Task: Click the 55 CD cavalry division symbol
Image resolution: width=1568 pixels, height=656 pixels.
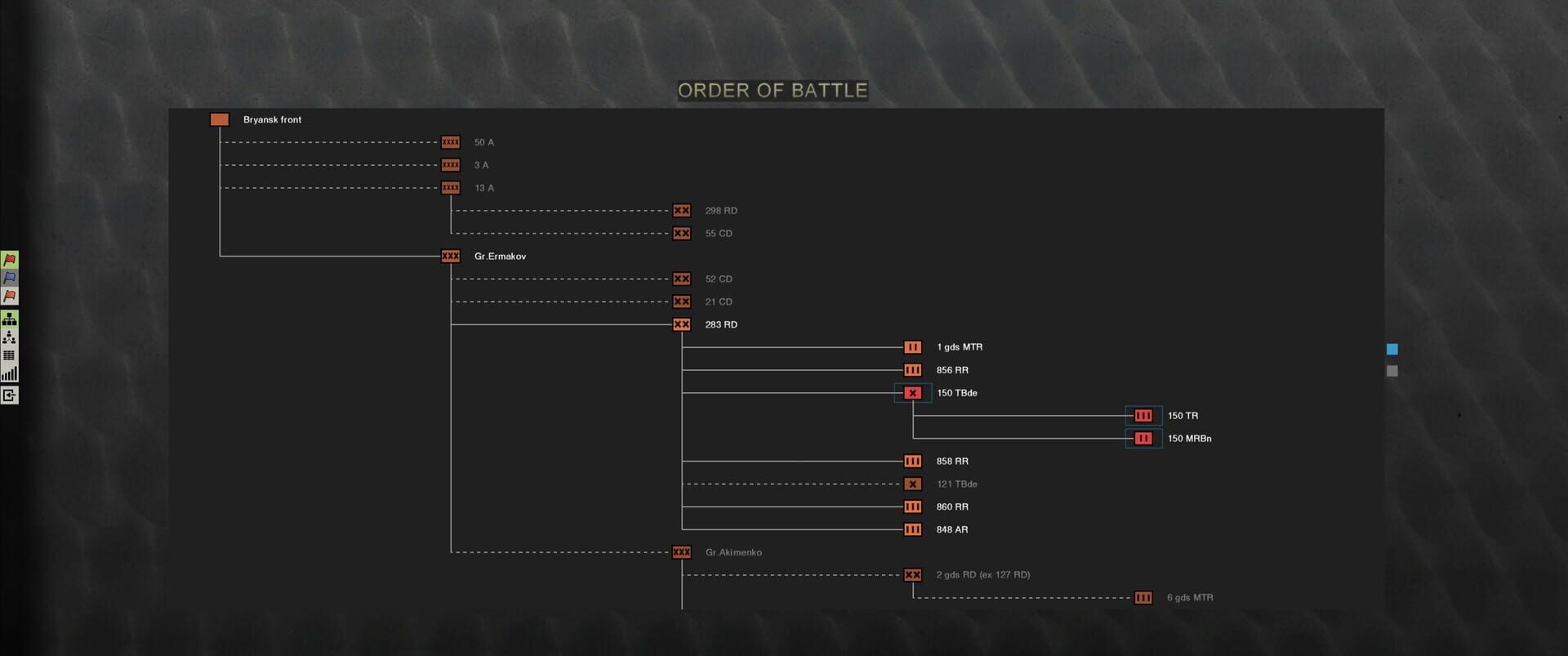Action: [682, 233]
